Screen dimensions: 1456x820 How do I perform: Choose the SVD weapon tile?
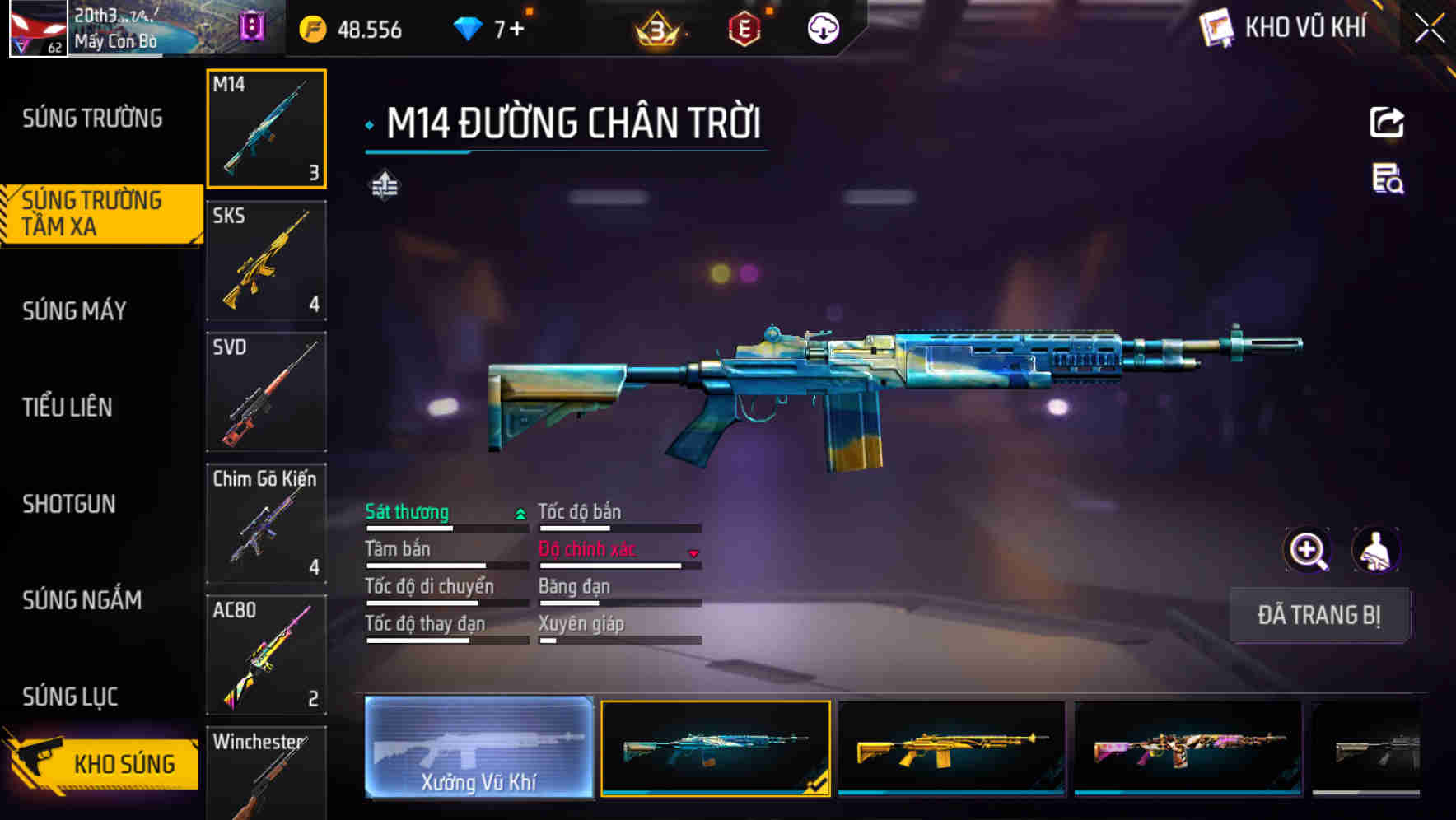[266, 392]
